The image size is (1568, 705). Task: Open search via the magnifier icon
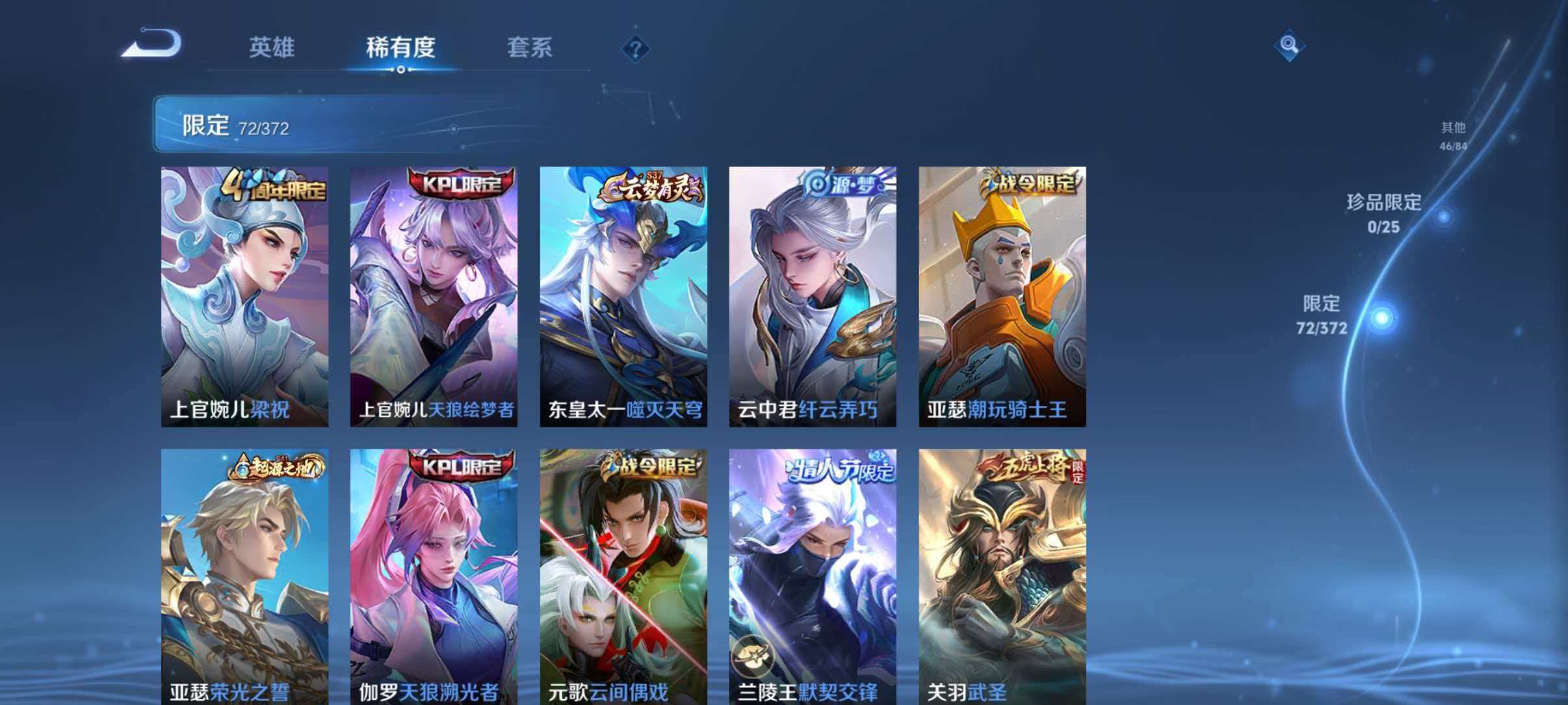[x=1289, y=46]
